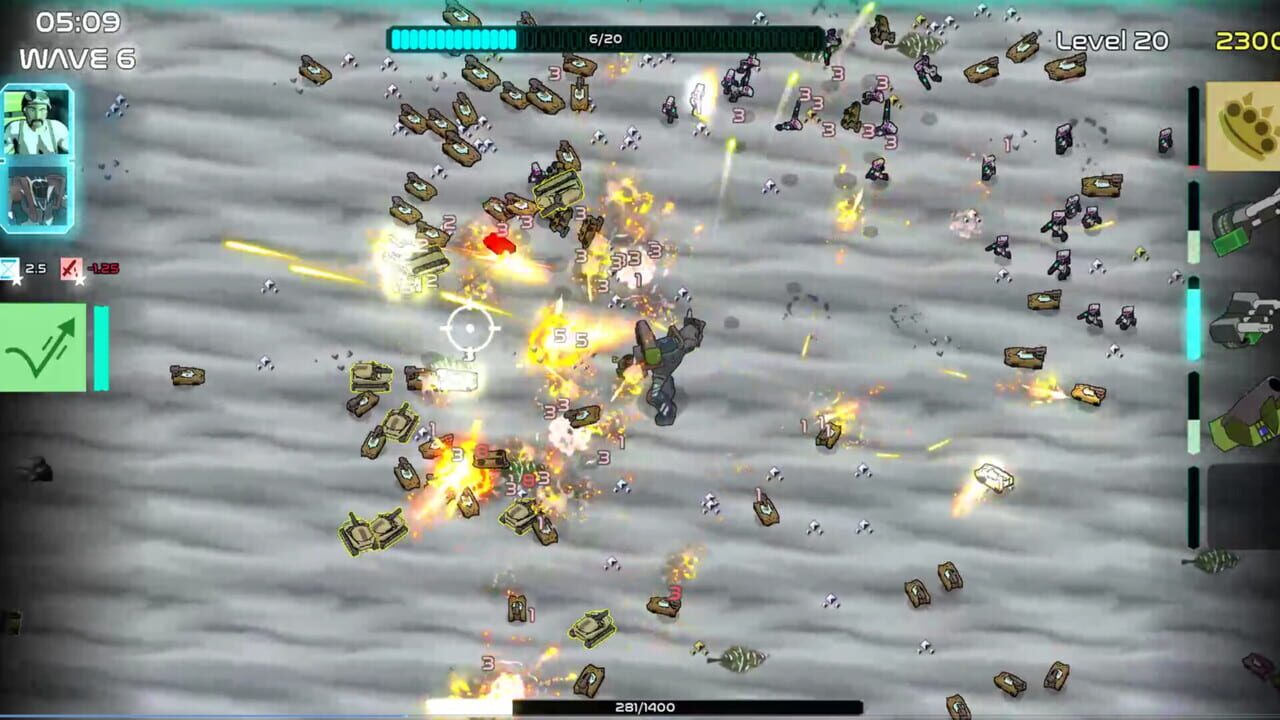Toggle the star under the sword debuff
The image size is (1280, 720).
pyautogui.click(x=80, y=282)
